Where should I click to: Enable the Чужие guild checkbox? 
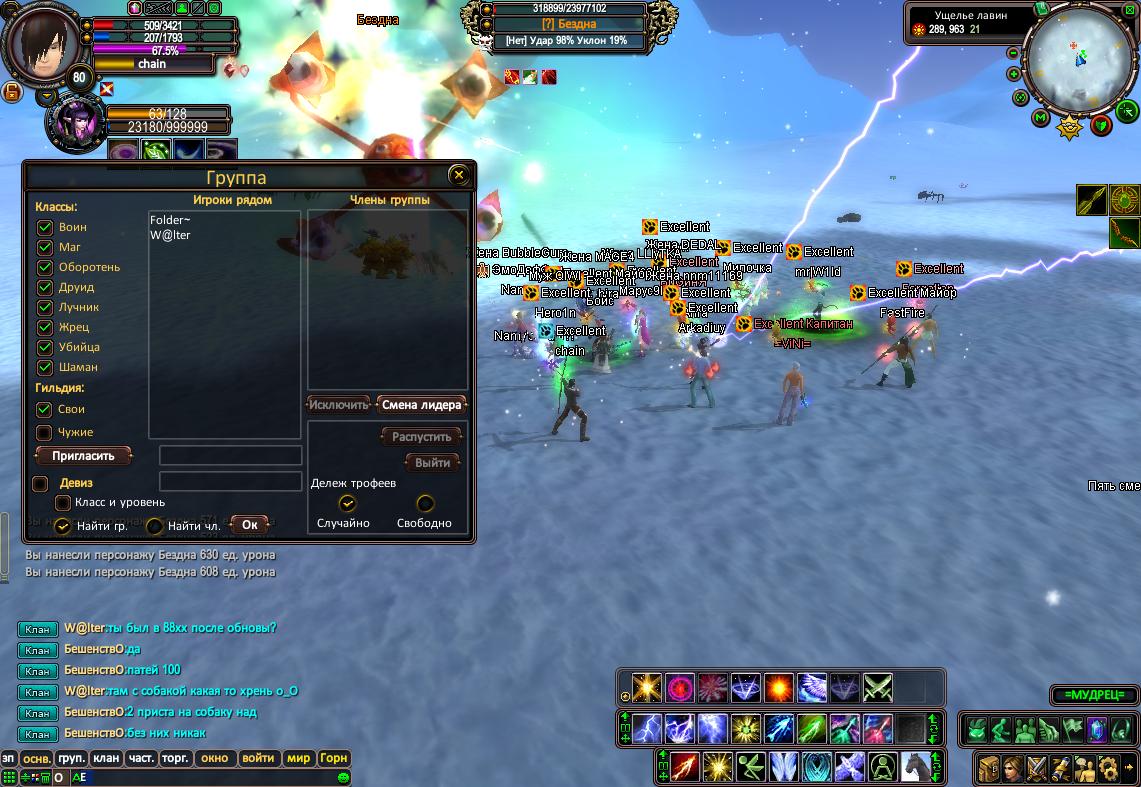[x=44, y=433]
